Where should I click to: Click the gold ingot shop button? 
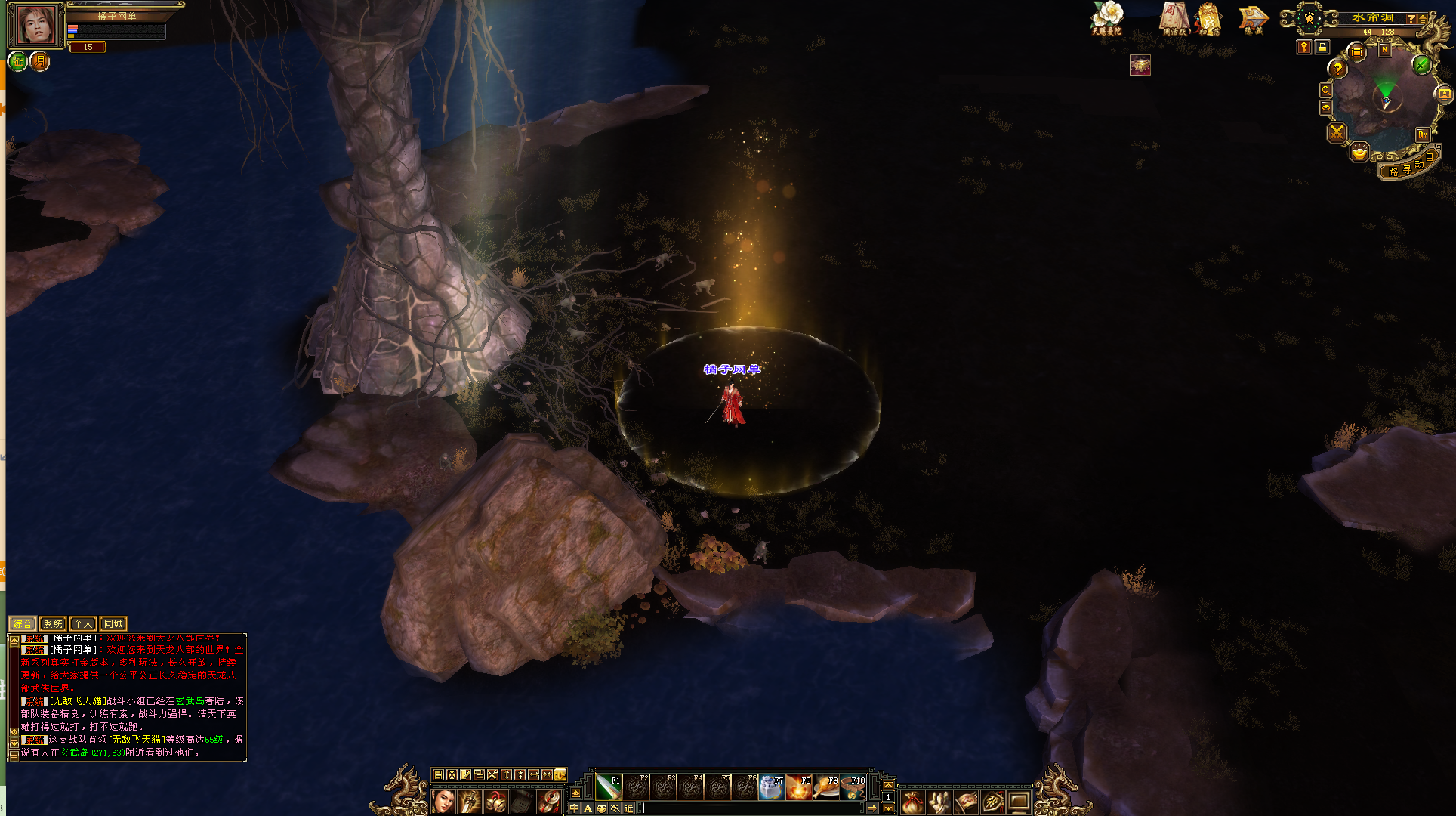[x=1359, y=153]
